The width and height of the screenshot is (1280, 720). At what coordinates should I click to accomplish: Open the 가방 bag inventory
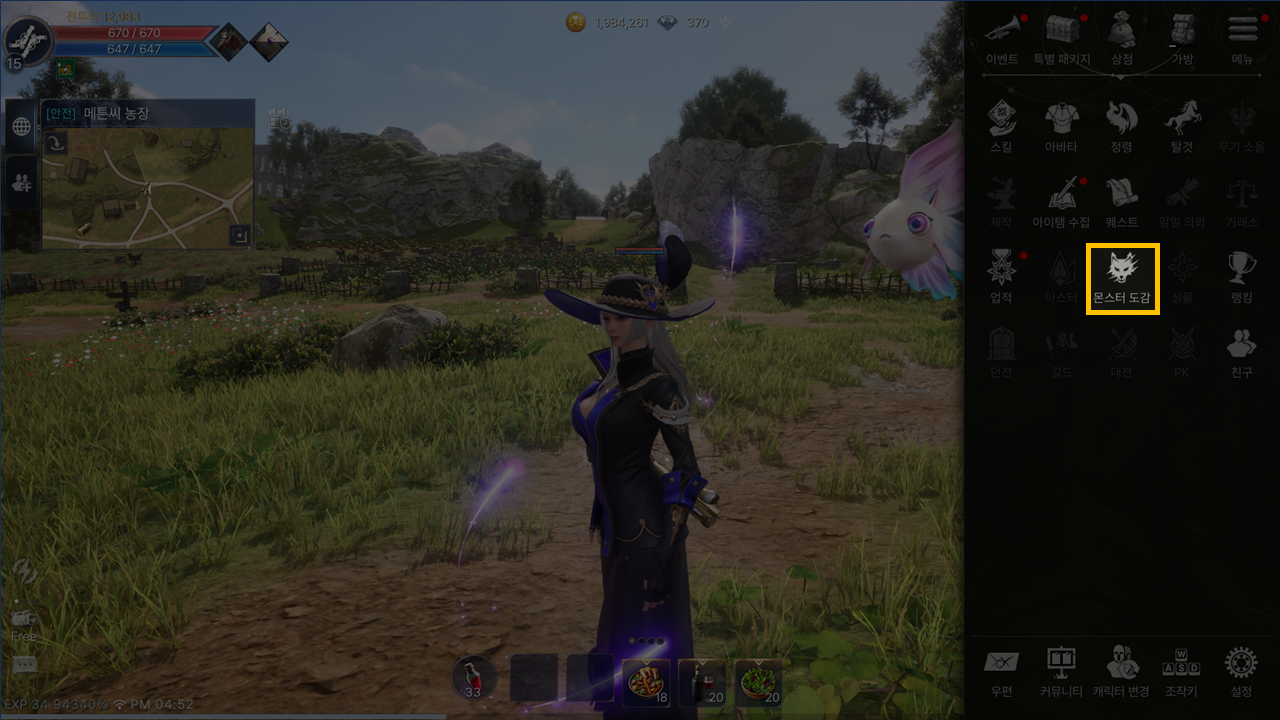click(1182, 38)
